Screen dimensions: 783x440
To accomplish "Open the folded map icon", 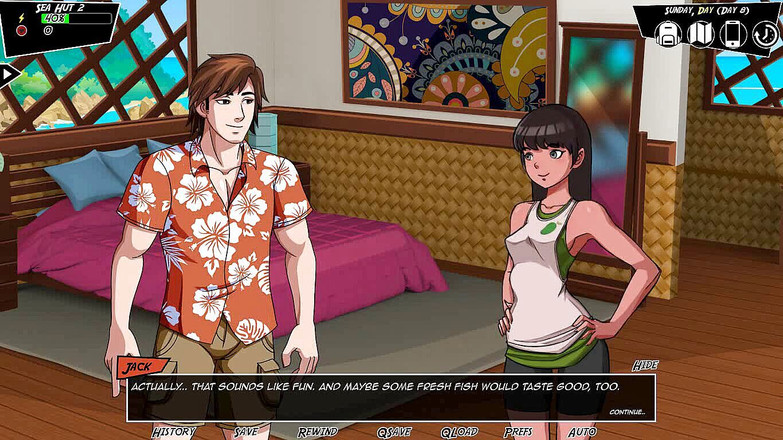I will pos(701,34).
